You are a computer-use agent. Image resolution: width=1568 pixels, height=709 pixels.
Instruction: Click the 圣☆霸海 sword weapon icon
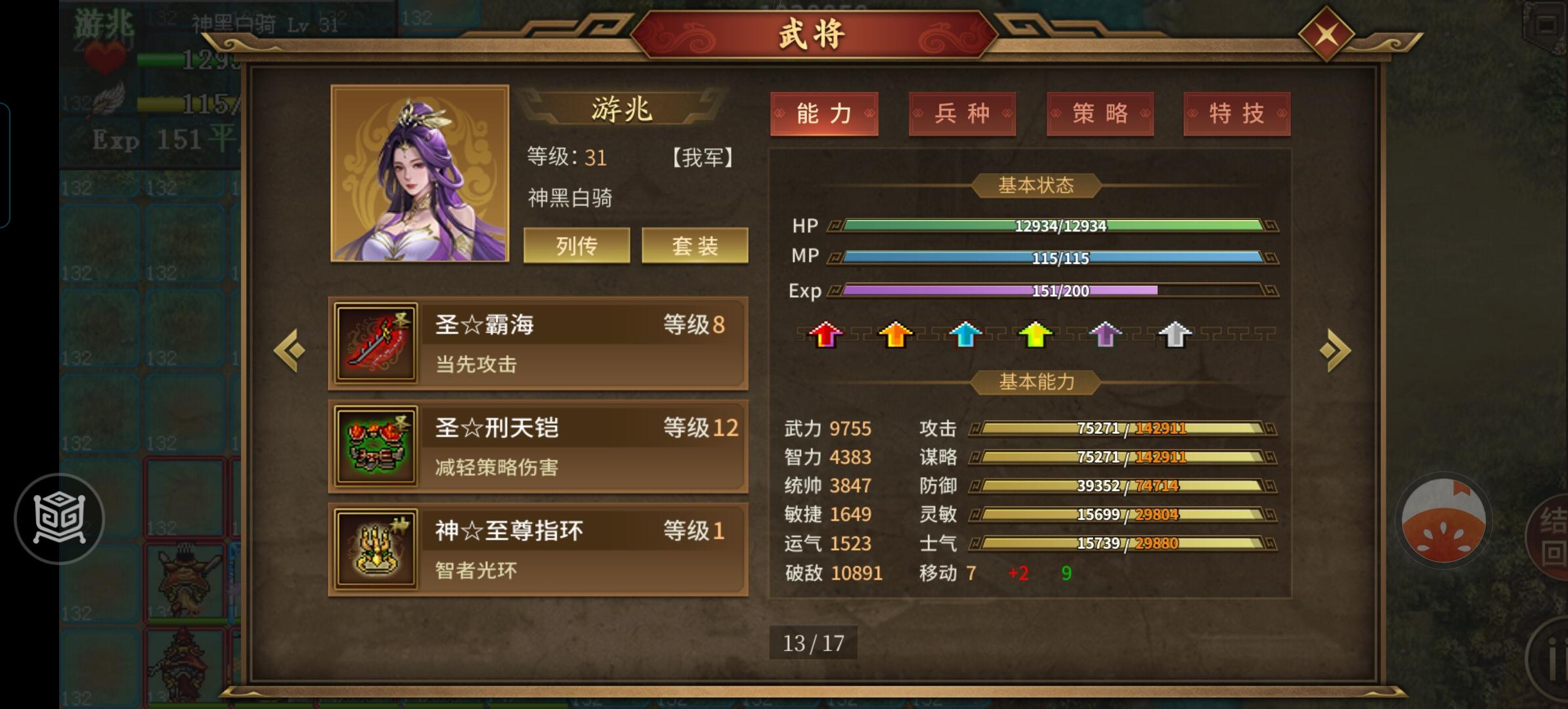click(375, 344)
